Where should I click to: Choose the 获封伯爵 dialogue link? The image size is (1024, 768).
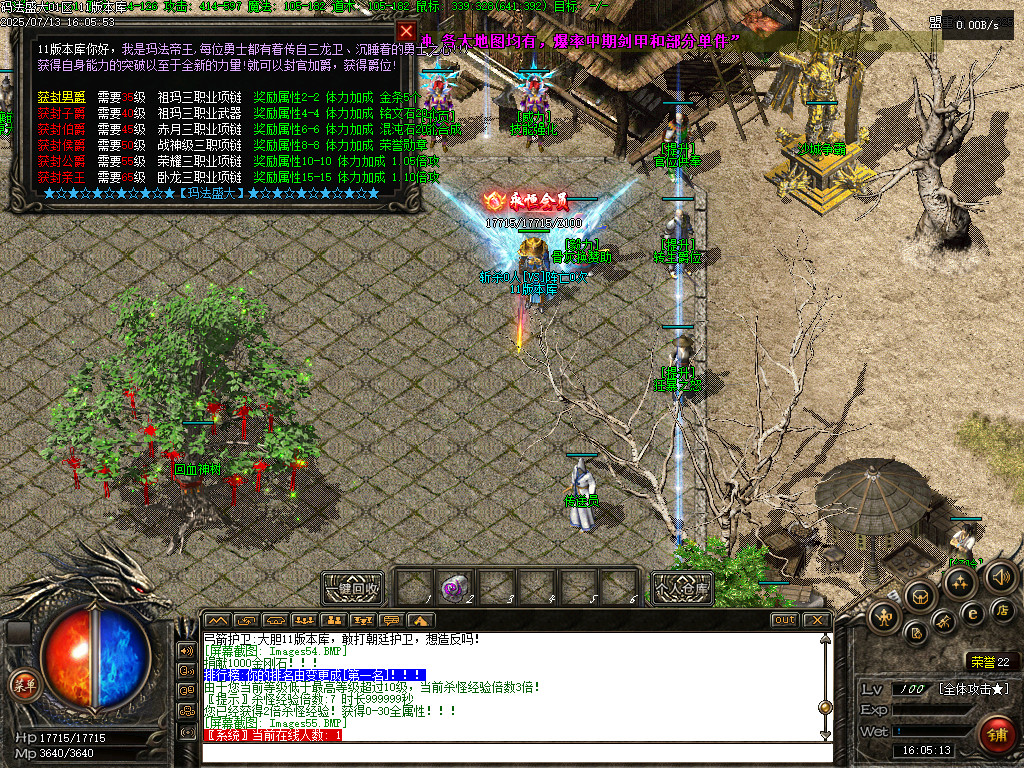(62, 130)
